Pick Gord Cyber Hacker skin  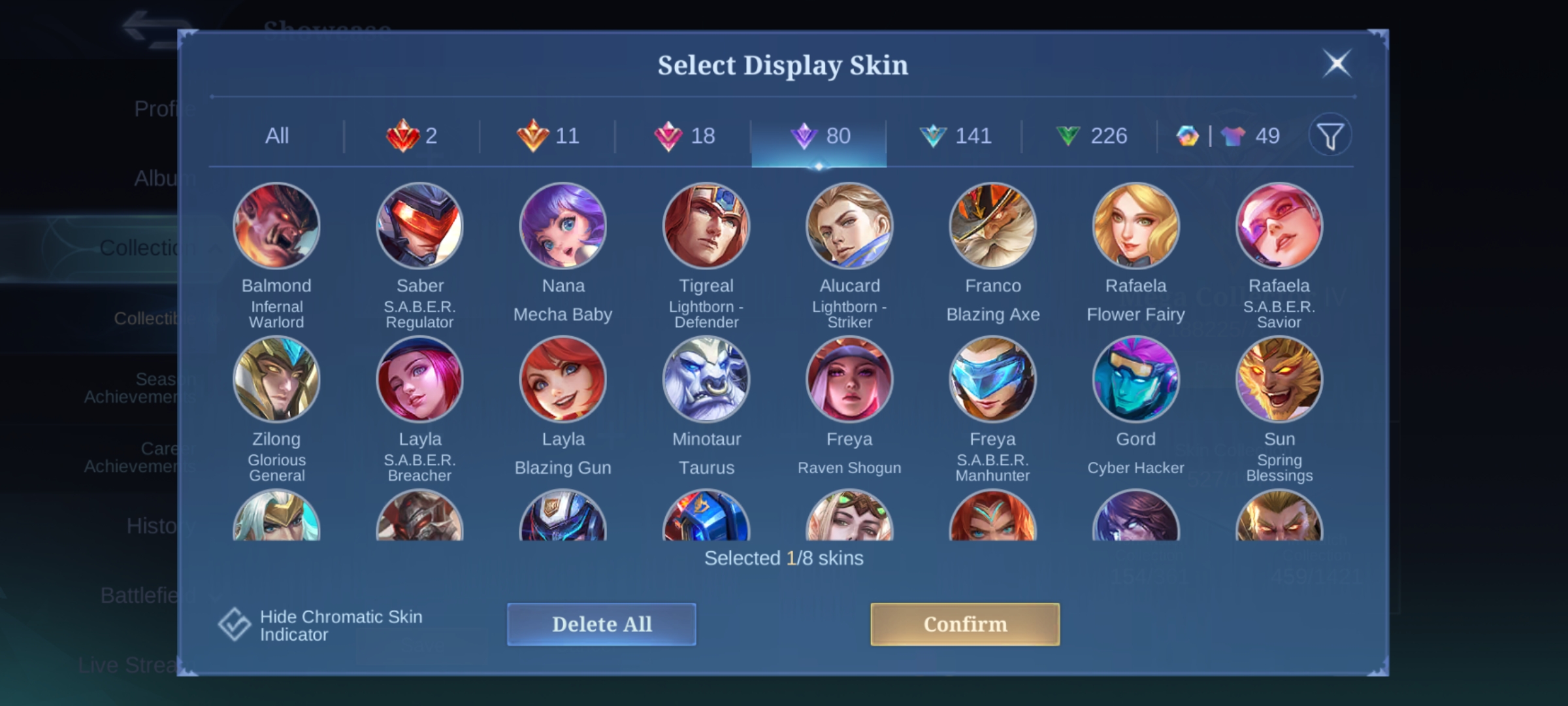(1135, 379)
